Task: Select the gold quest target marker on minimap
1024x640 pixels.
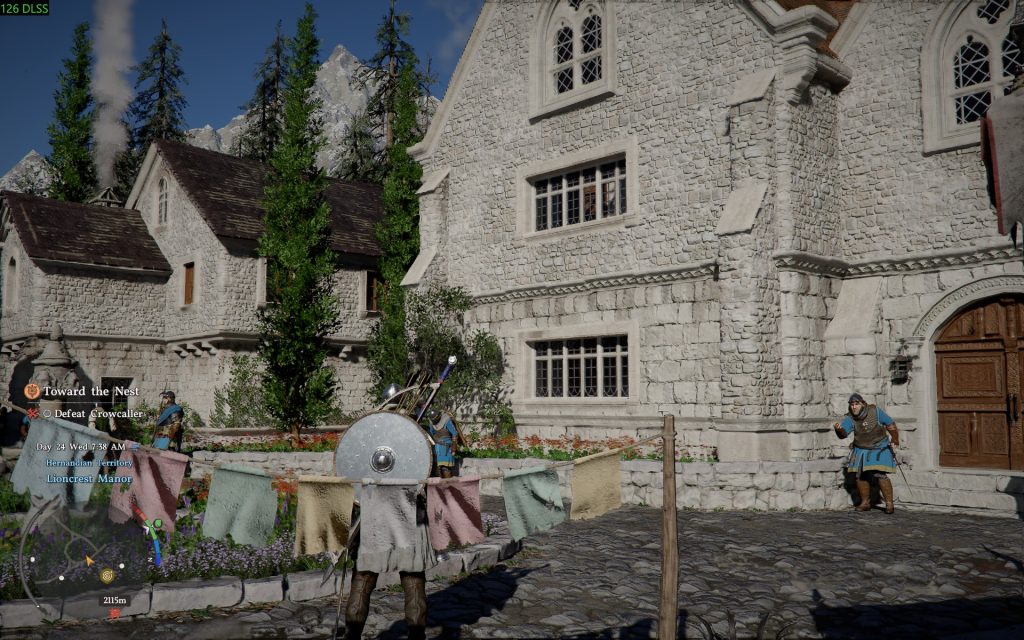Action: 107,575
